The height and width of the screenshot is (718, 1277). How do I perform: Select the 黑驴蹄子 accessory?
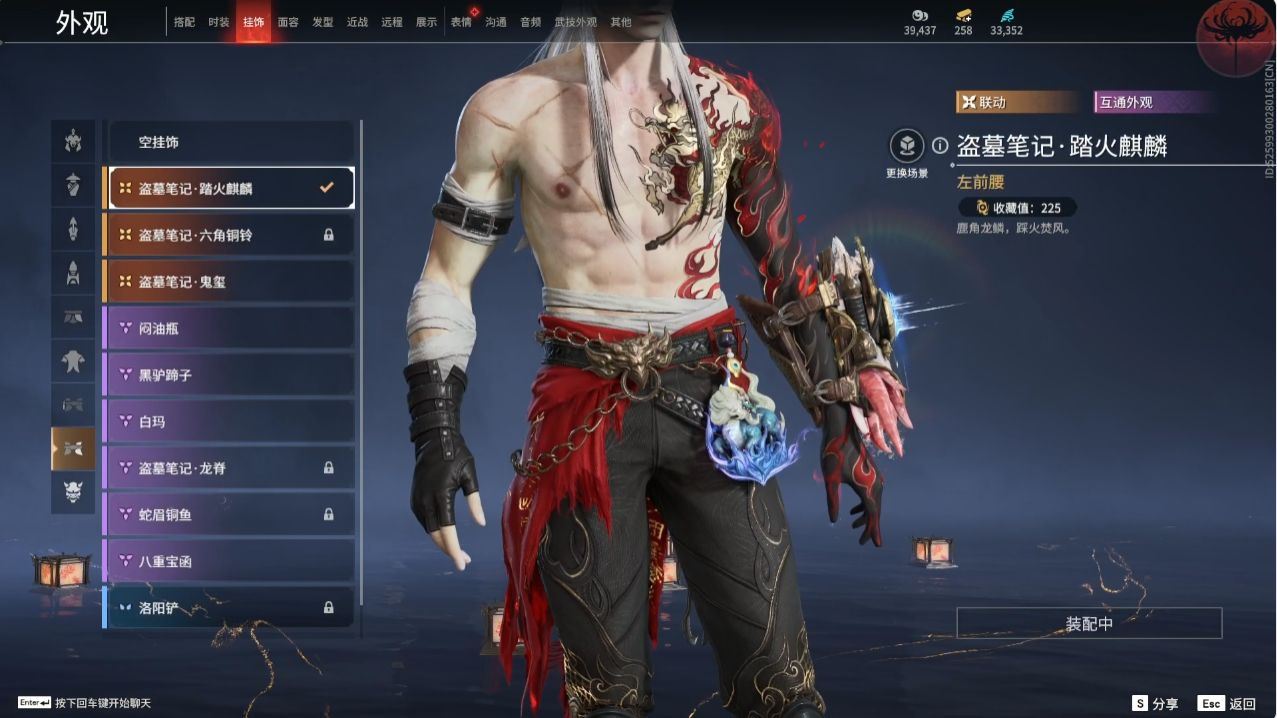tap(230, 375)
